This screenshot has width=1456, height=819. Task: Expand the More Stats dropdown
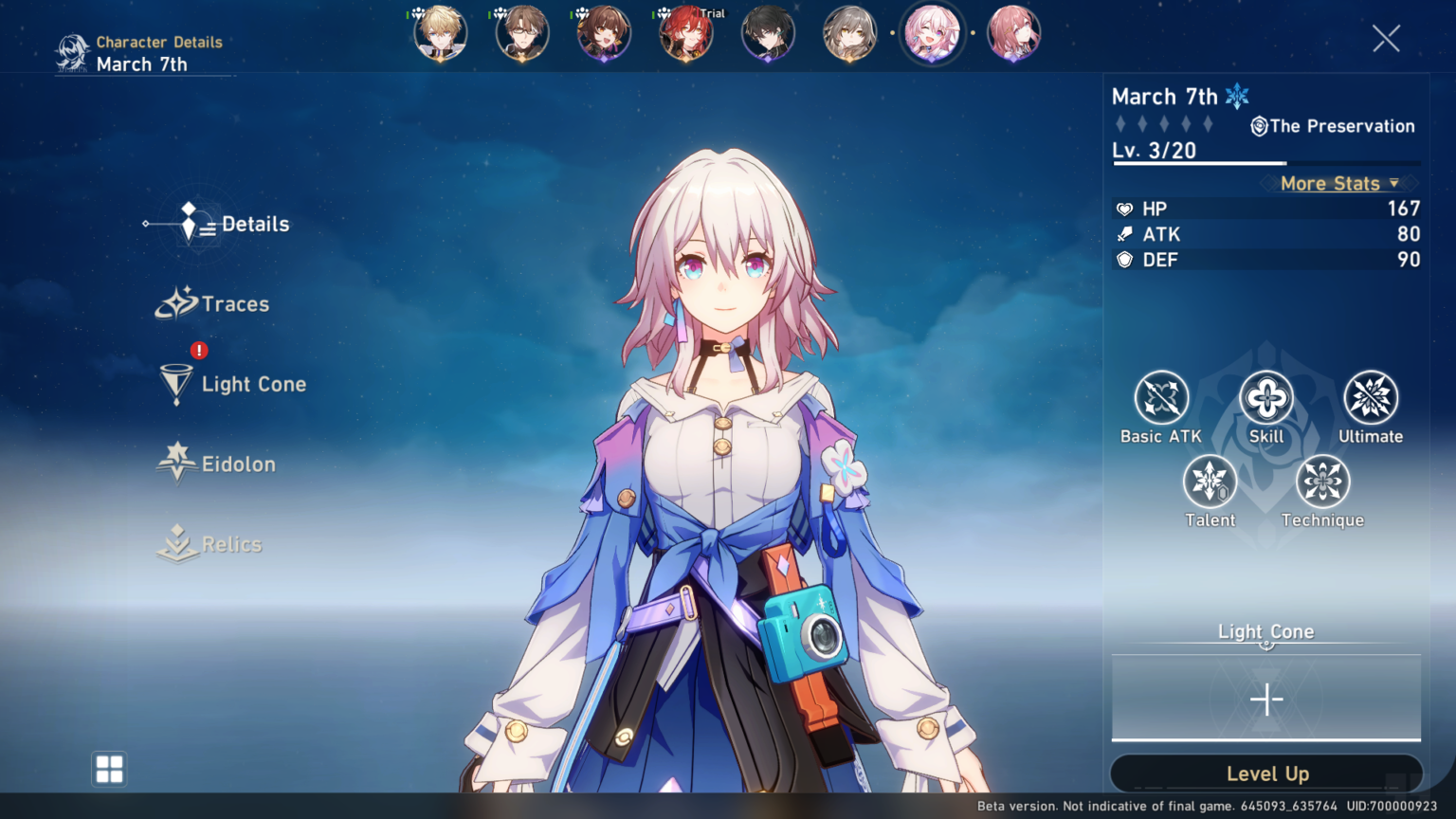[x=1338, y=184]
